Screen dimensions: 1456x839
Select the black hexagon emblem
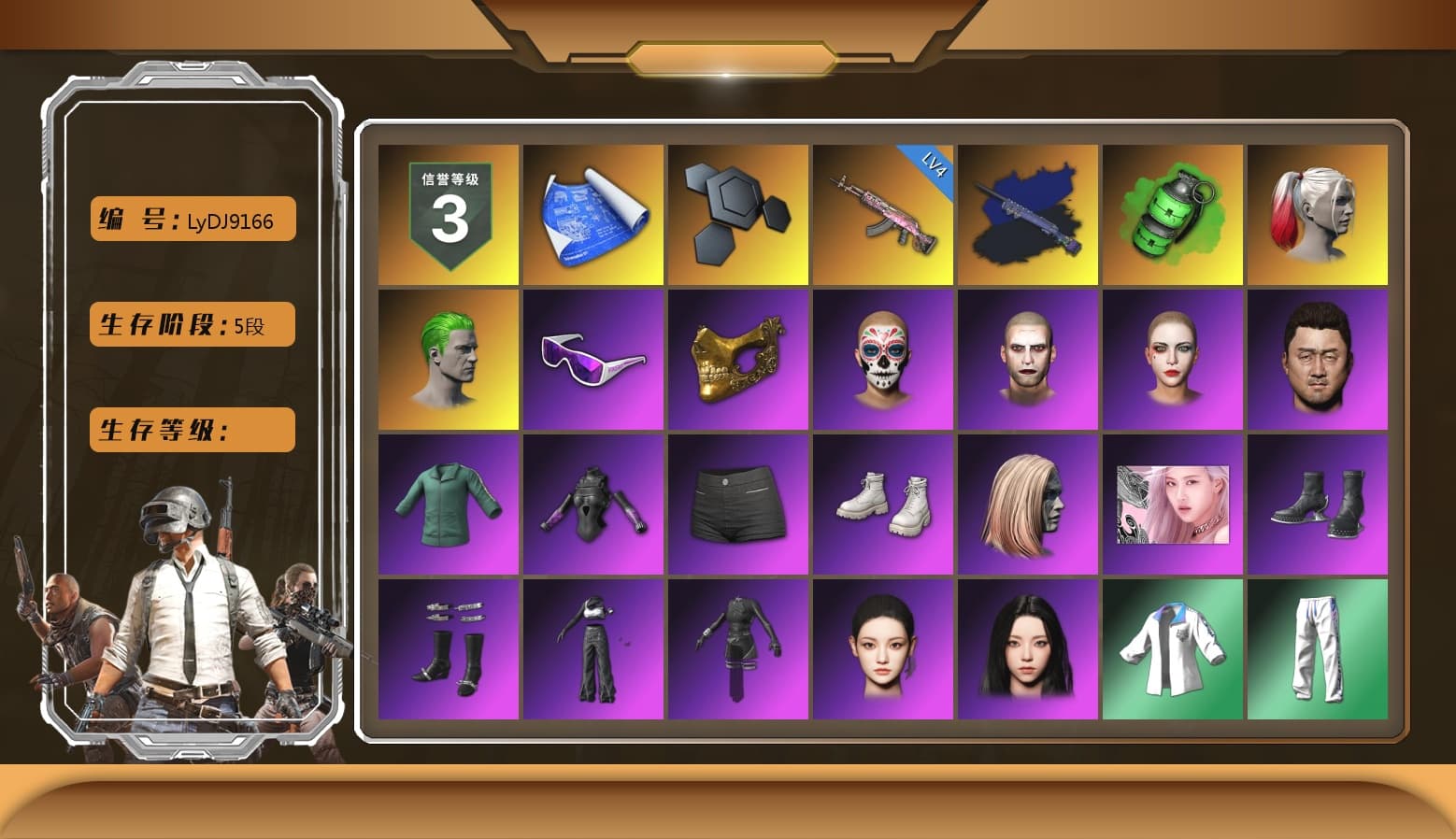[x=738, y=213]
